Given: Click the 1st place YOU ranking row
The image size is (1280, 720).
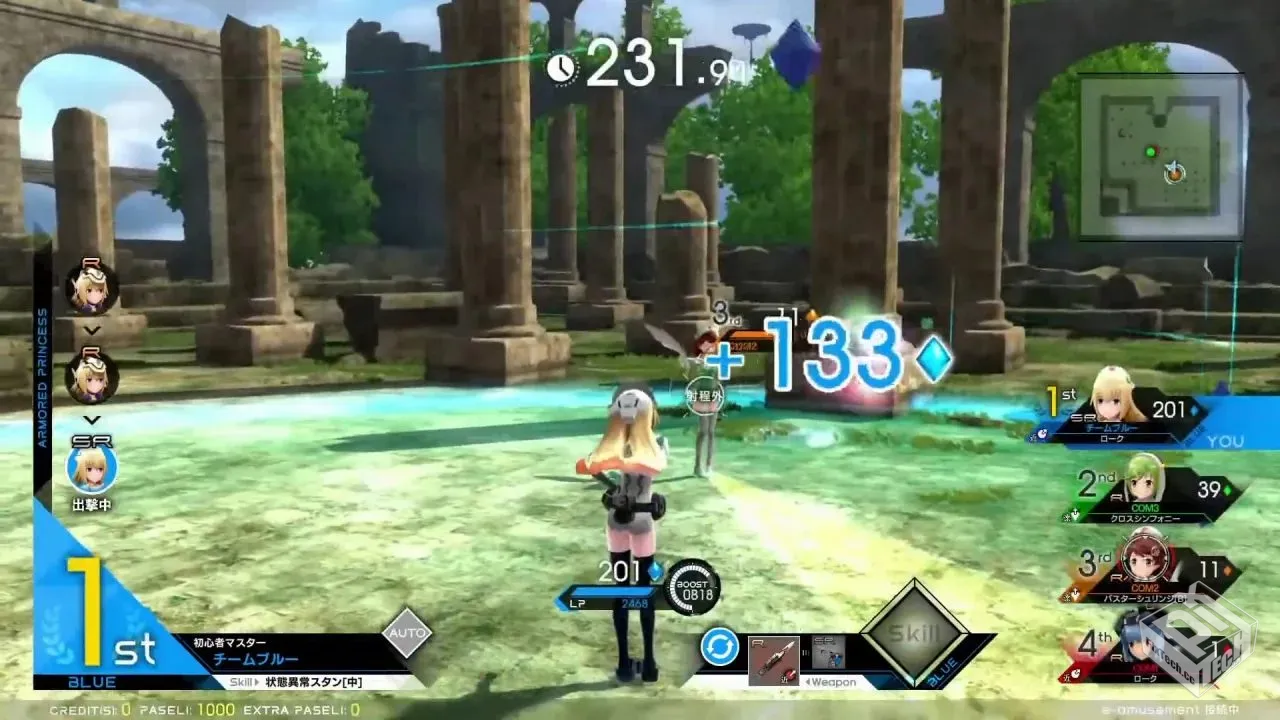Looking at the screenshot, I should point(1150,412).
